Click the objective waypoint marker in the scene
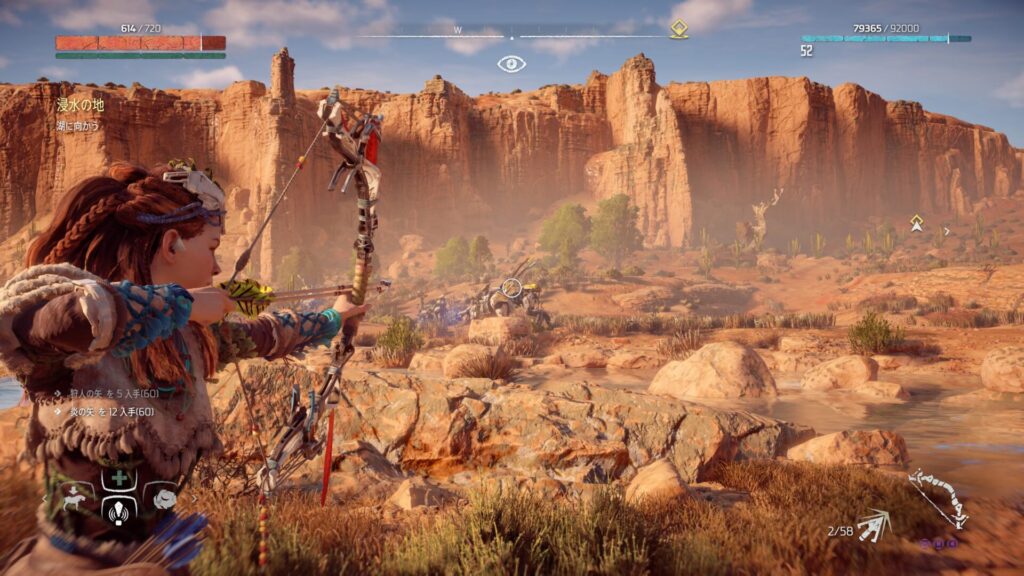 tap(916, 222)
